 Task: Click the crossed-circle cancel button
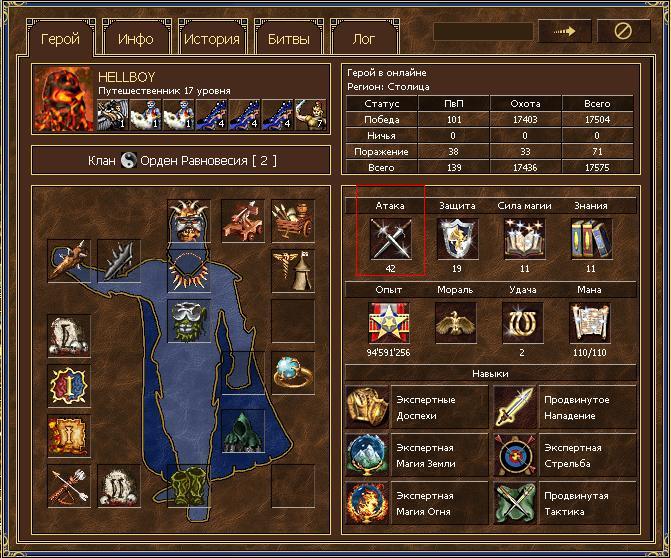coord(623,31)
